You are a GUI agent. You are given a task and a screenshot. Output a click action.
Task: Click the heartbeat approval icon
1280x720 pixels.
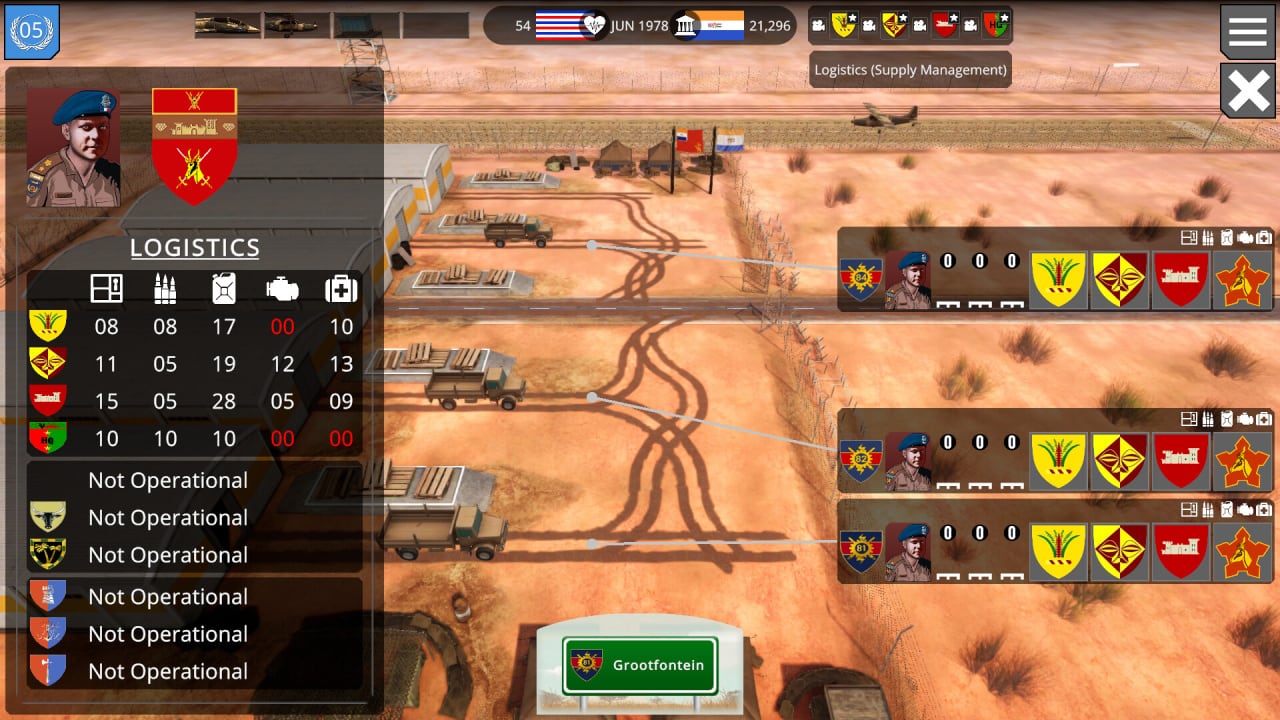click(x=595, y=25)
